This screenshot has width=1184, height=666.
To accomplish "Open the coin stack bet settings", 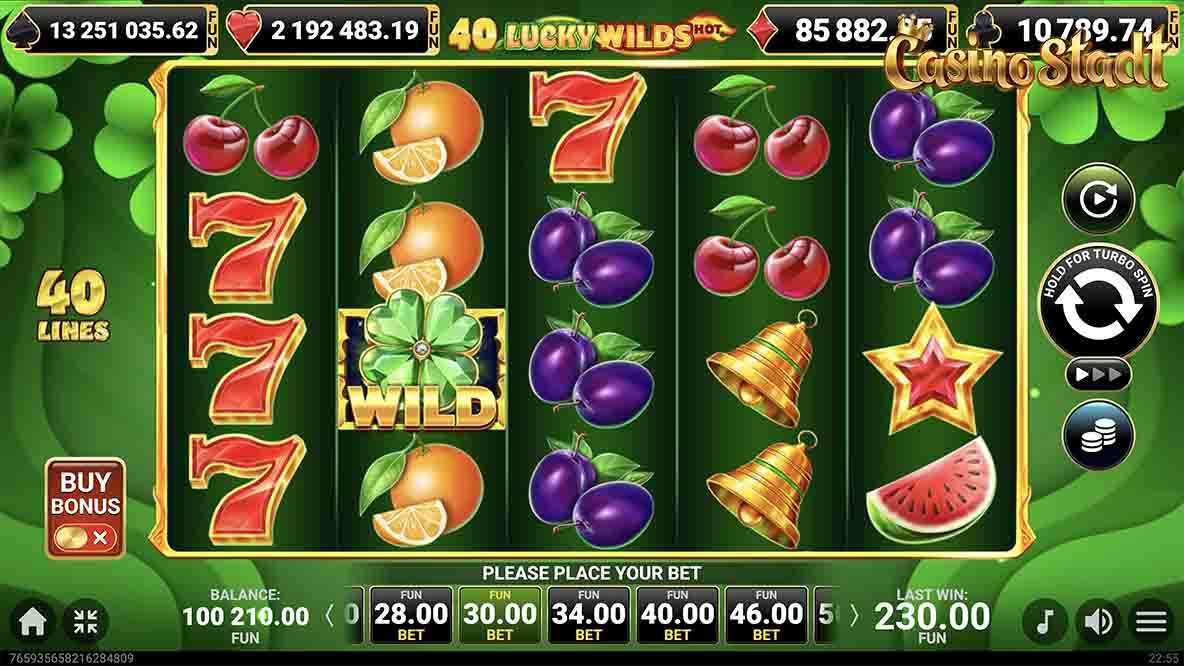I will coord(1098,435).
